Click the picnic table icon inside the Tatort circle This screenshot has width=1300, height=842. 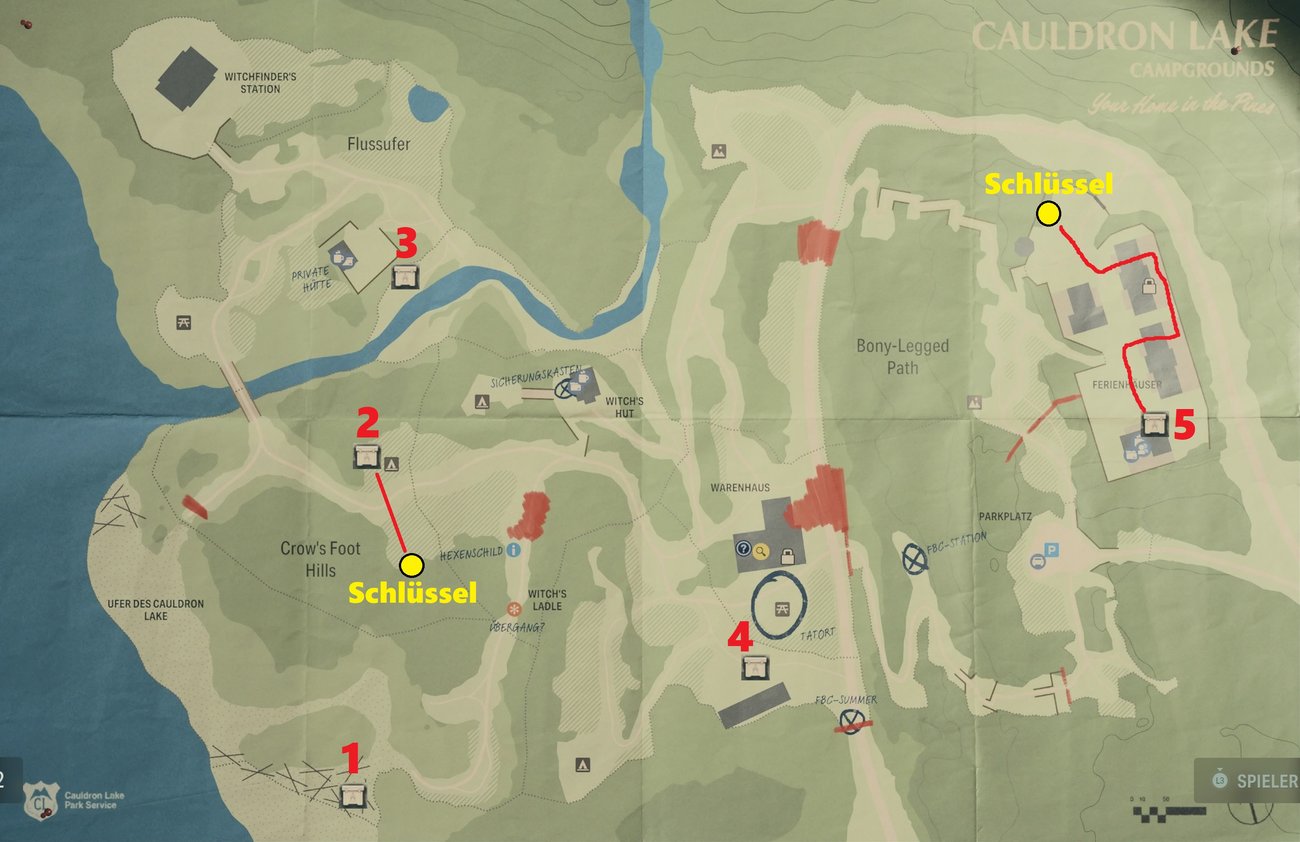(x=784, y=610)
